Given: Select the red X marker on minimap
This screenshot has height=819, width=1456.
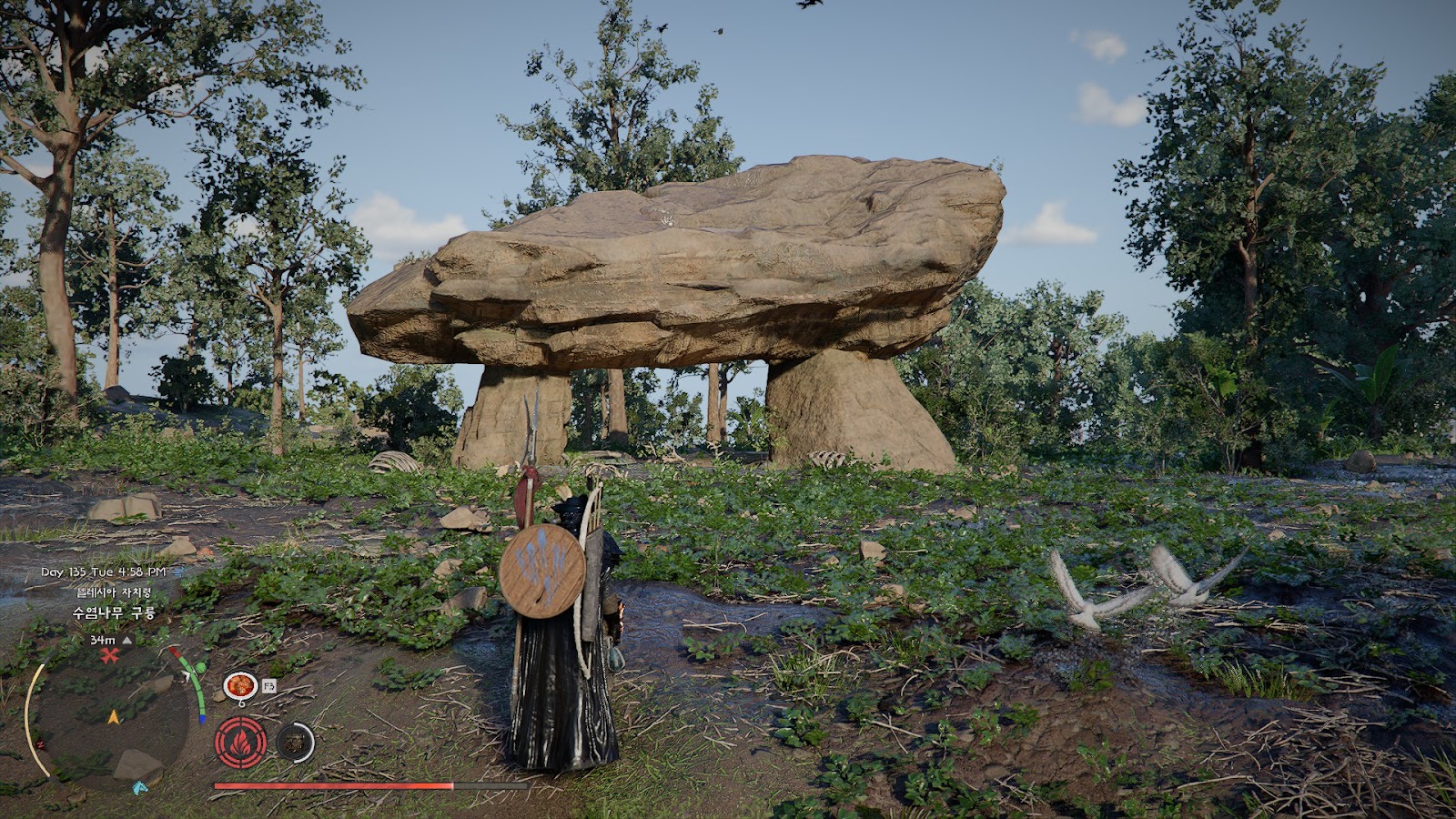Looking at the screenshot, I should pos(110,655).
